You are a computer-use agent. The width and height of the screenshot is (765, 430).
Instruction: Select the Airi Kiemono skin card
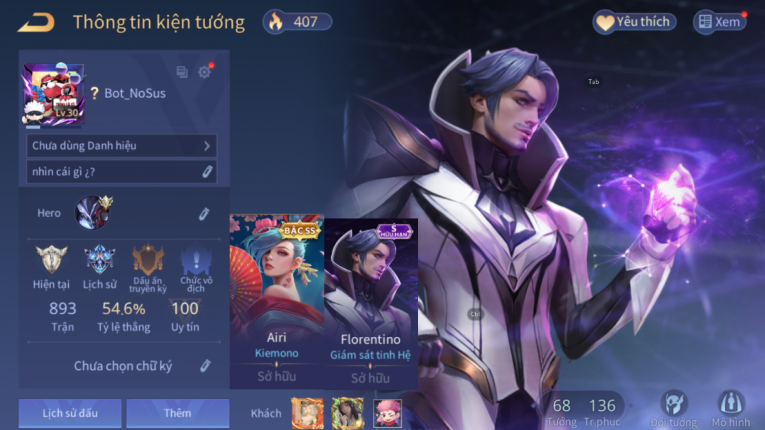[x=276, y=302]
